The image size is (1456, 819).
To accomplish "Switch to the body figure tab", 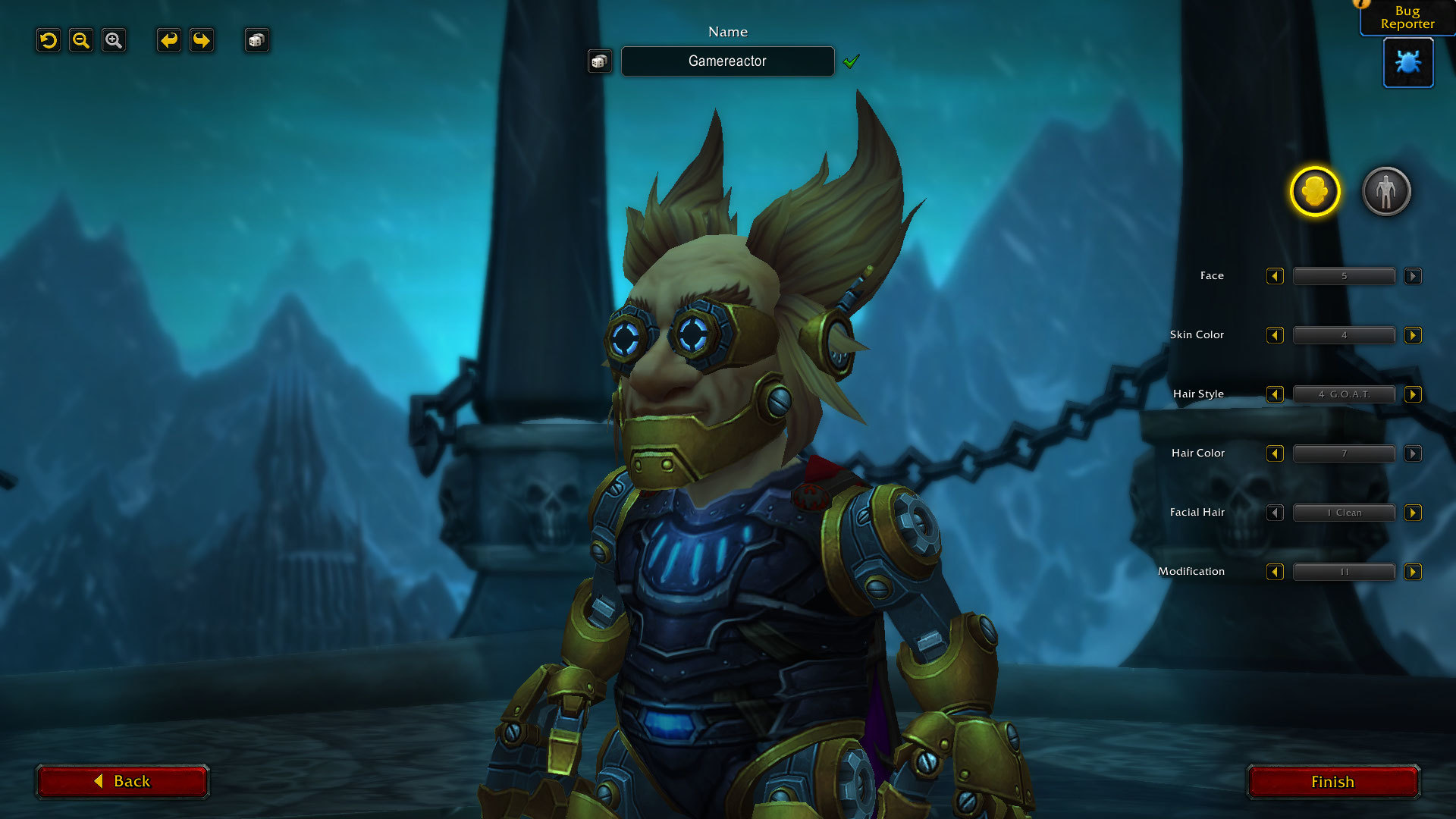I will pos(1386,191).
